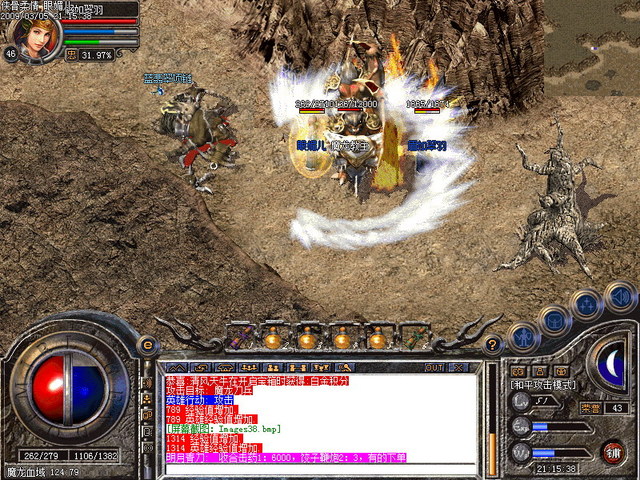Click the crescent moon day-night orb
Image resolution: width=640 pixels, height=480 pixels.
[x=610, y=360]
